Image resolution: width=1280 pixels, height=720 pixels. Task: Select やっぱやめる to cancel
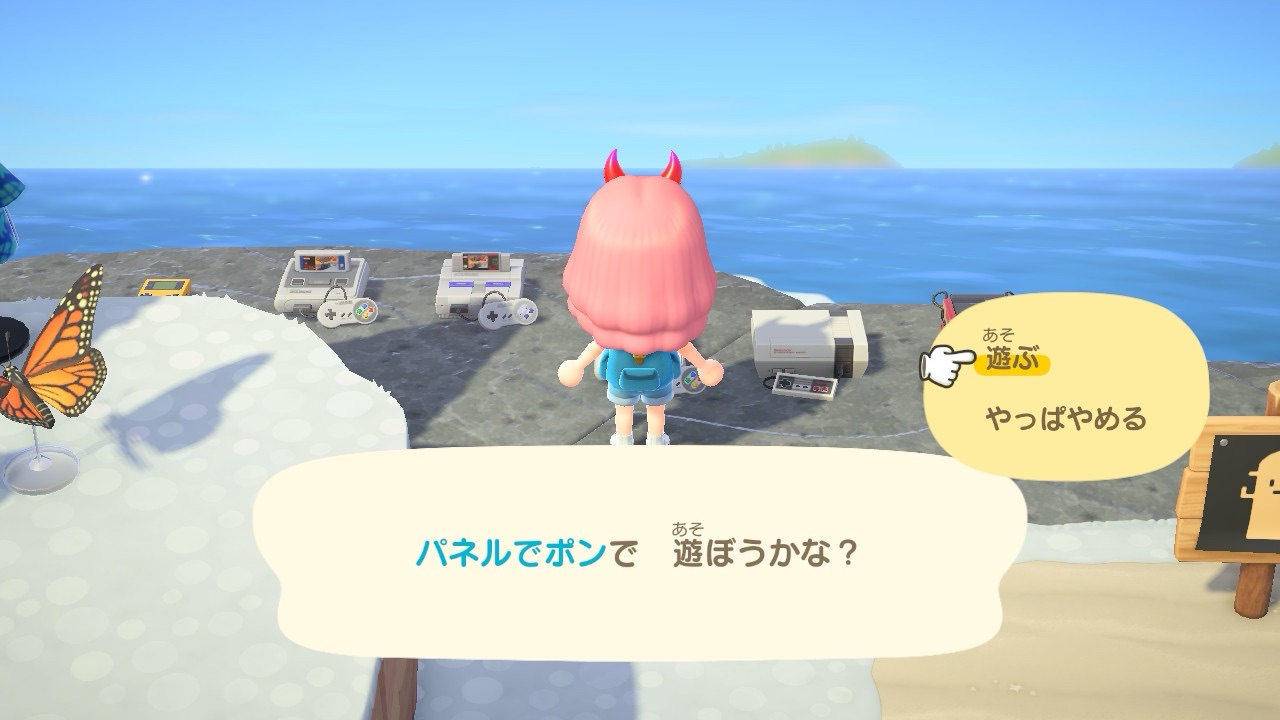[1065, 418]
